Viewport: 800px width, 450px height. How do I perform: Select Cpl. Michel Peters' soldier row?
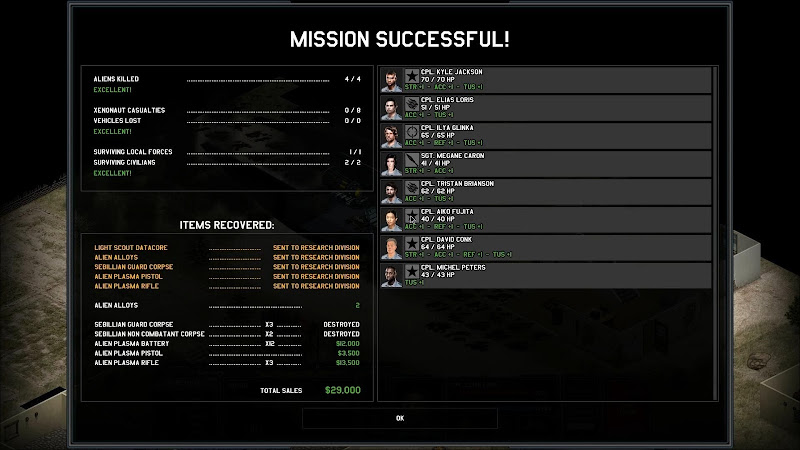[545, 276]
